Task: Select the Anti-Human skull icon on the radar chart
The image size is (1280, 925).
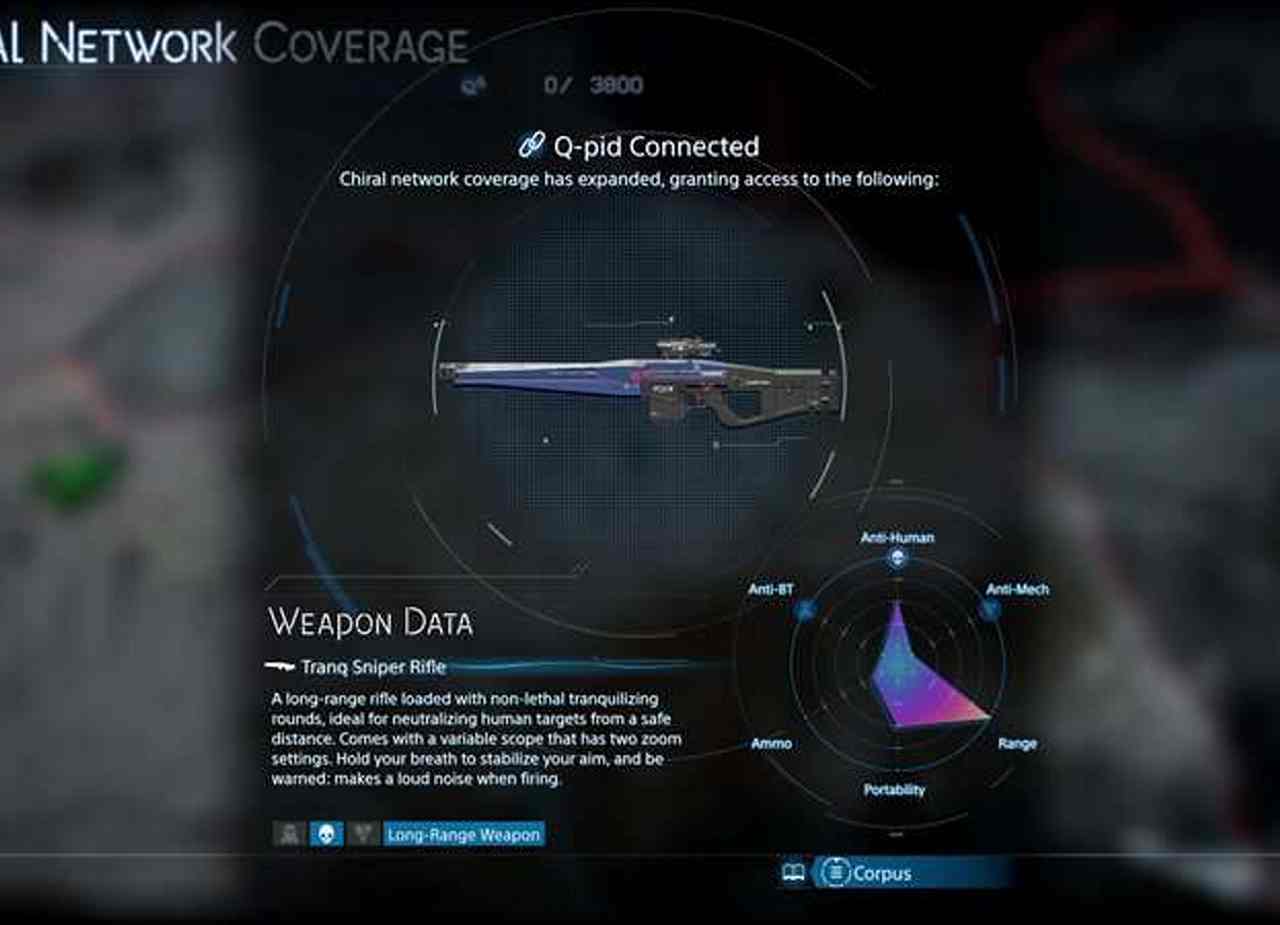Action: click(x=897, y=559)
